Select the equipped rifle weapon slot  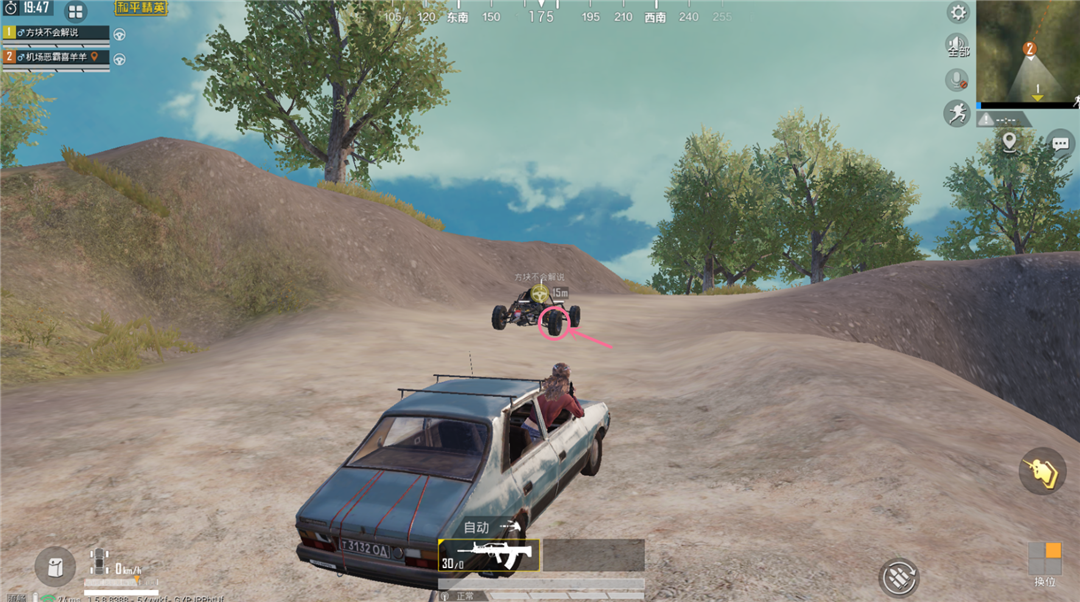pyautogui.click(x=489, y=555)
